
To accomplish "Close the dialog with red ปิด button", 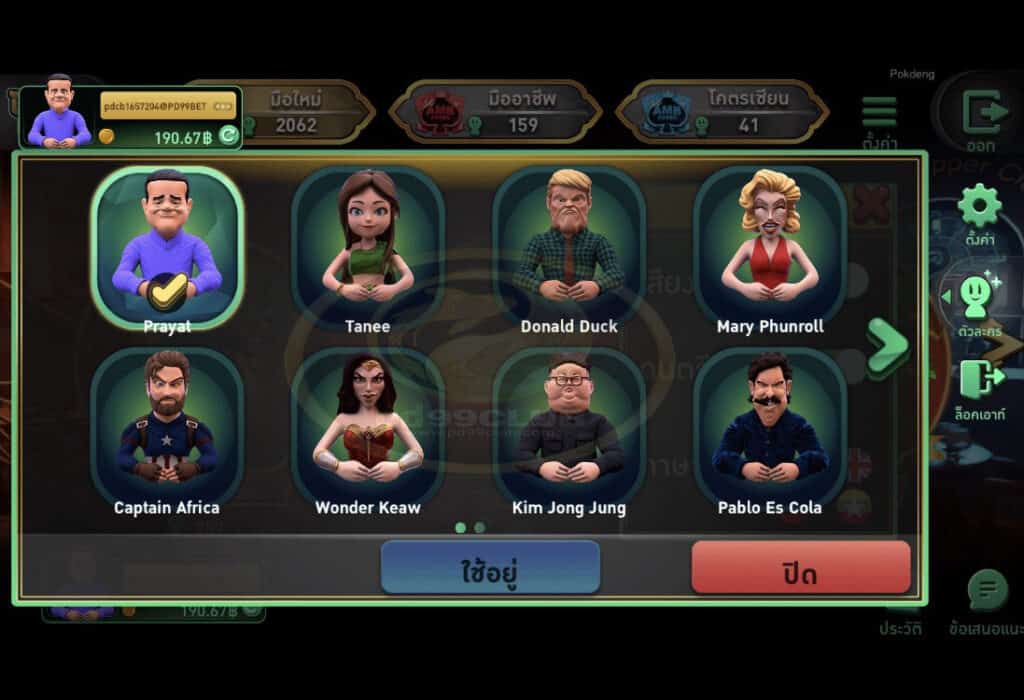I will tap(800, 569).
